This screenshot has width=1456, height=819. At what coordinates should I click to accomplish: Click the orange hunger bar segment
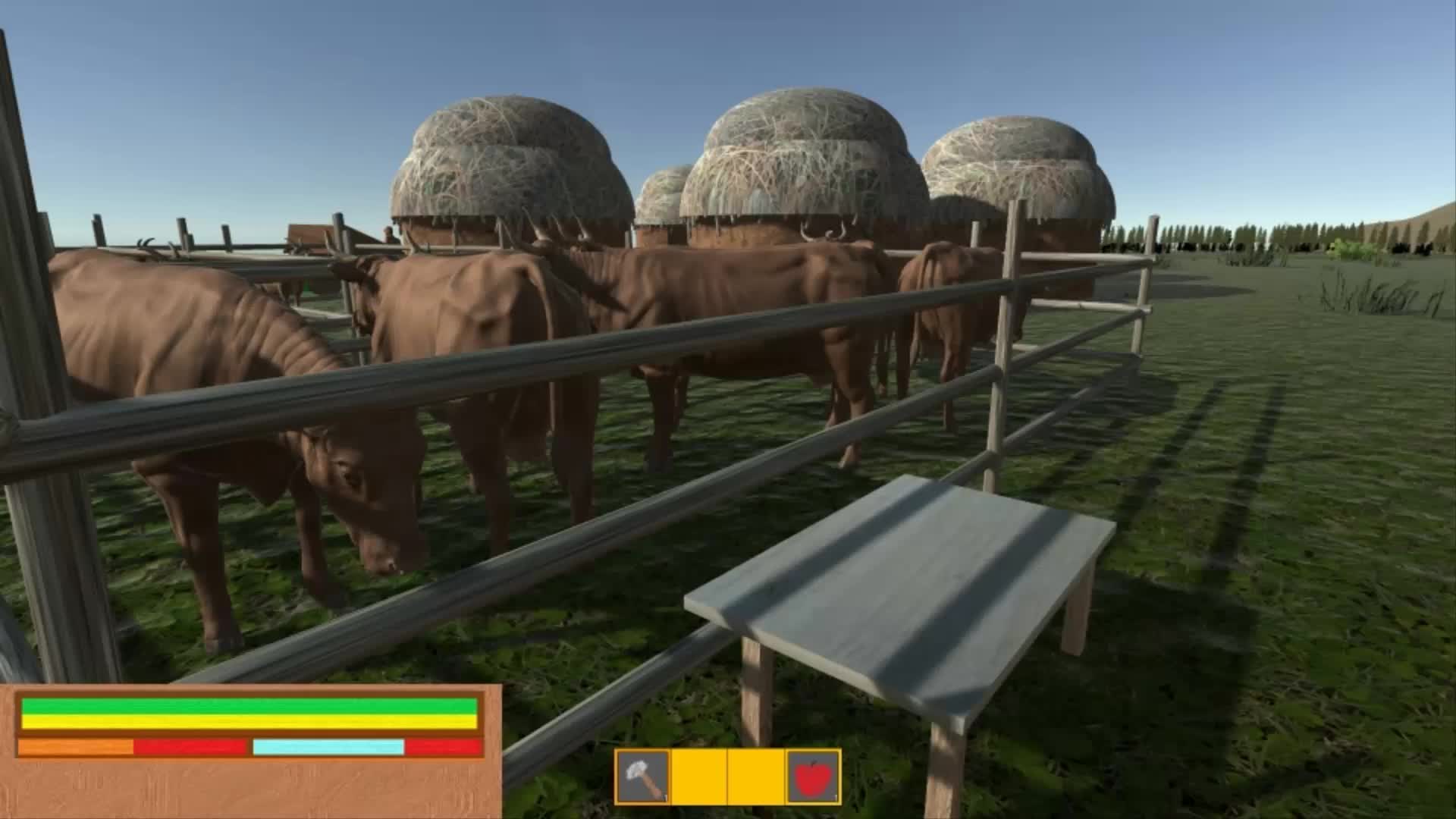coord(76,747)
